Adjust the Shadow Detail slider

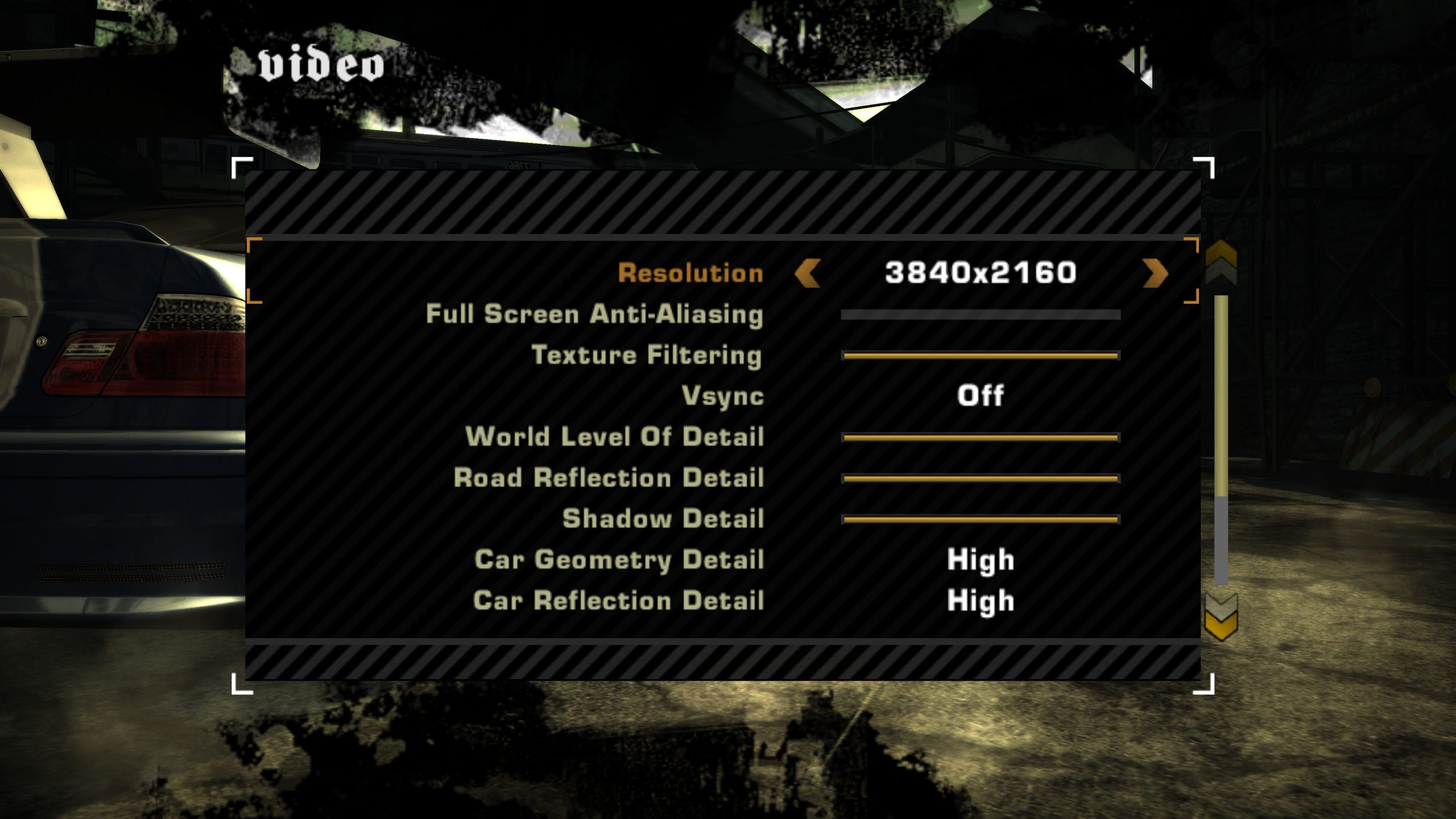point(981,519)
